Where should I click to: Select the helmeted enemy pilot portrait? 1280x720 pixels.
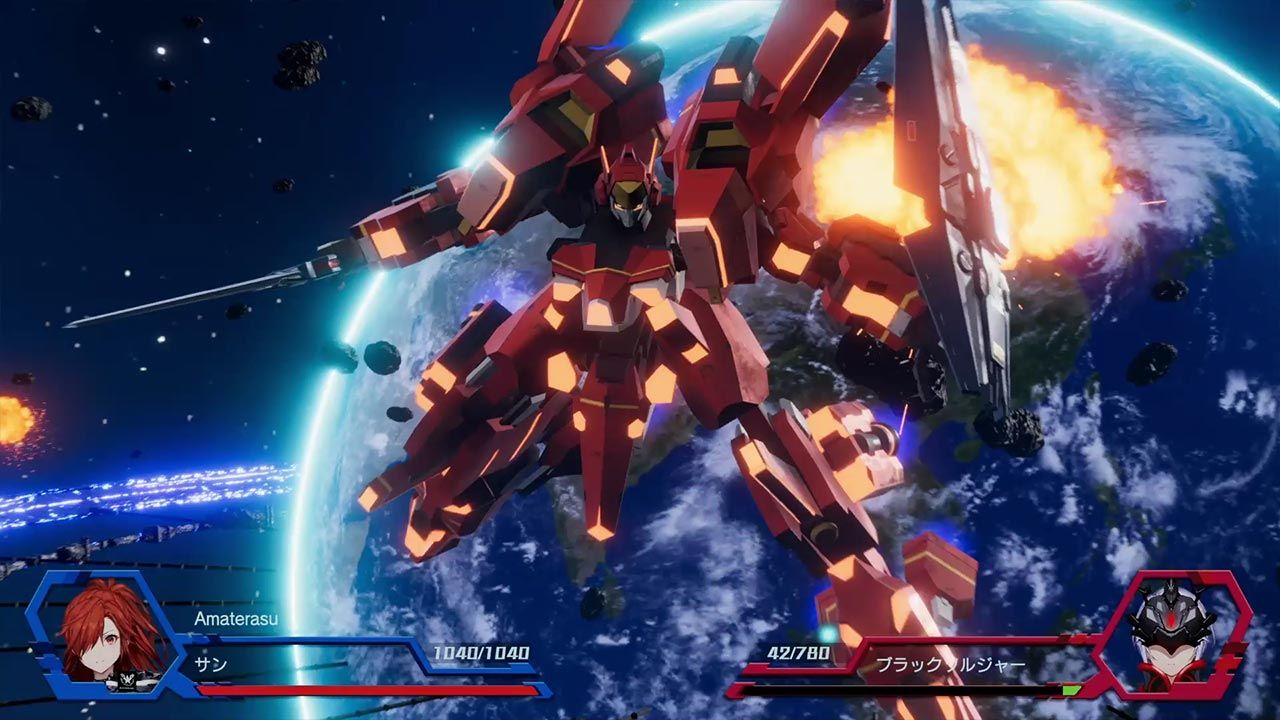(1171, 634)
